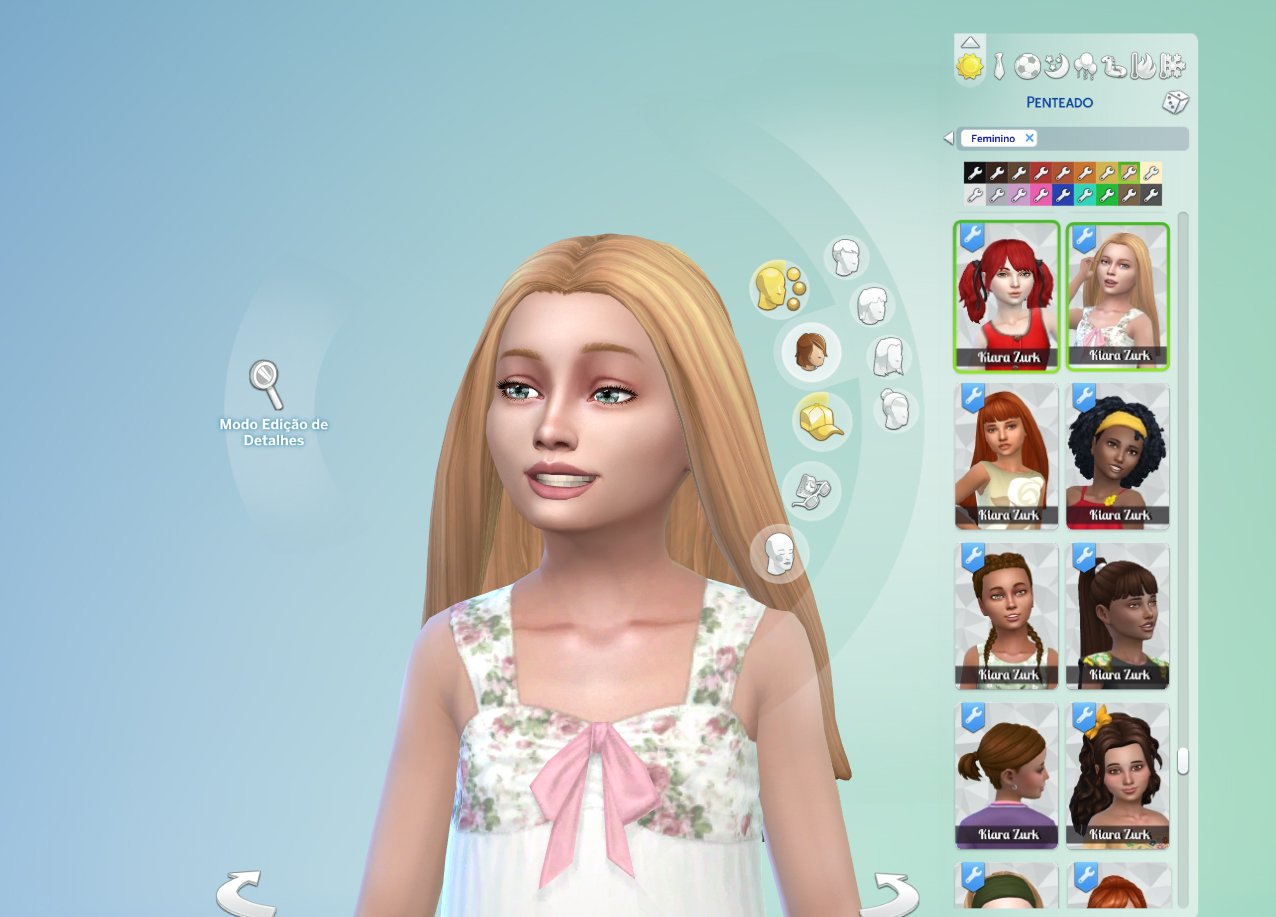Open the Modo Edição de Detalhes magnifier
This screenshot has height=917, width=1276.
pos(266,385)
